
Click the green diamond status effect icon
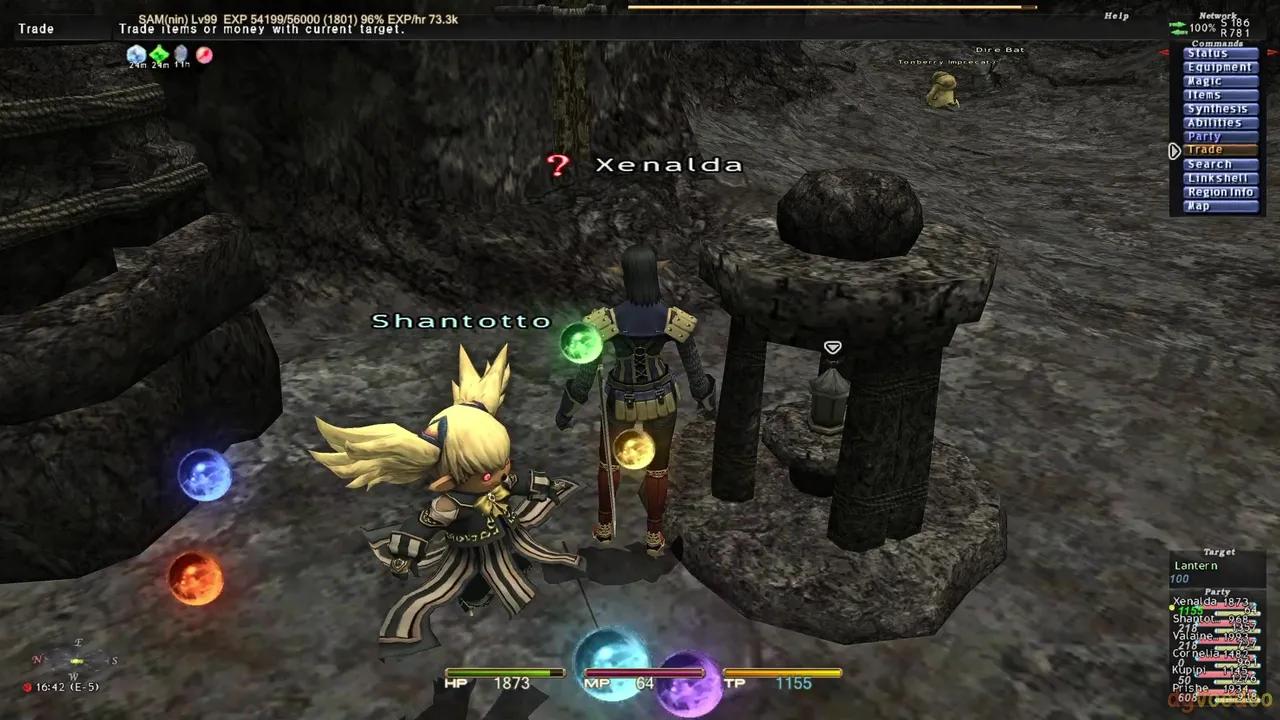point(159,54)
